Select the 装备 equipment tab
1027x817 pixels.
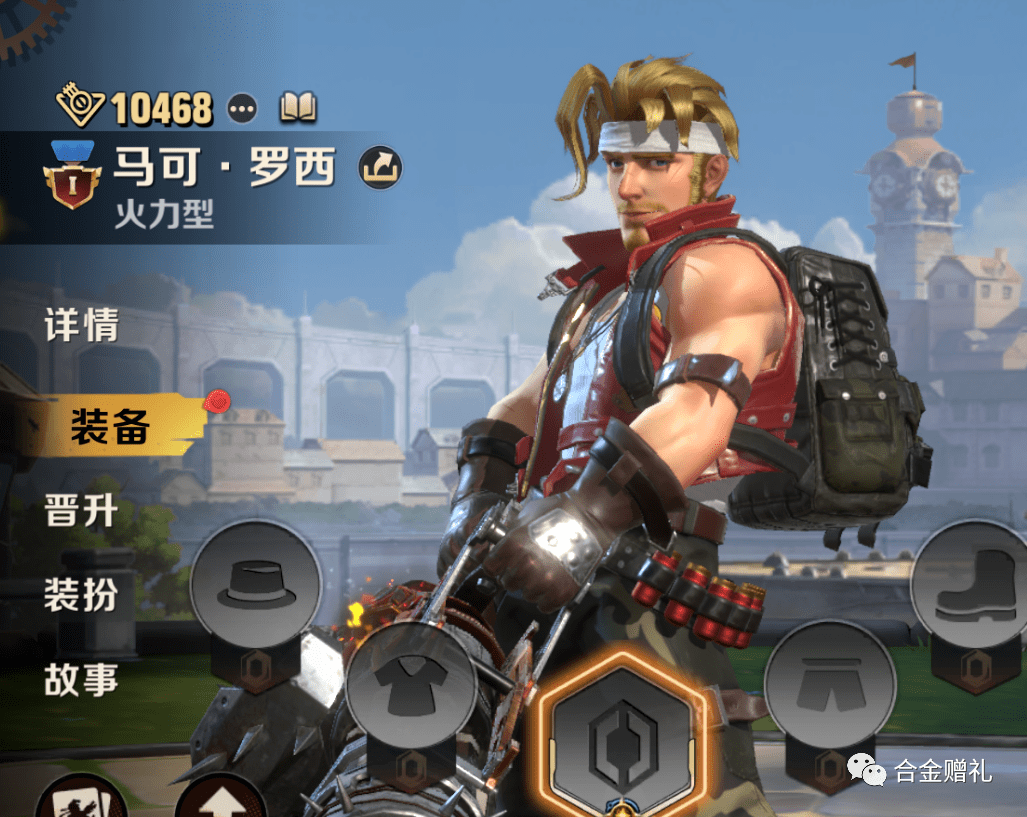pyautogui.click(x=110, y=427)
